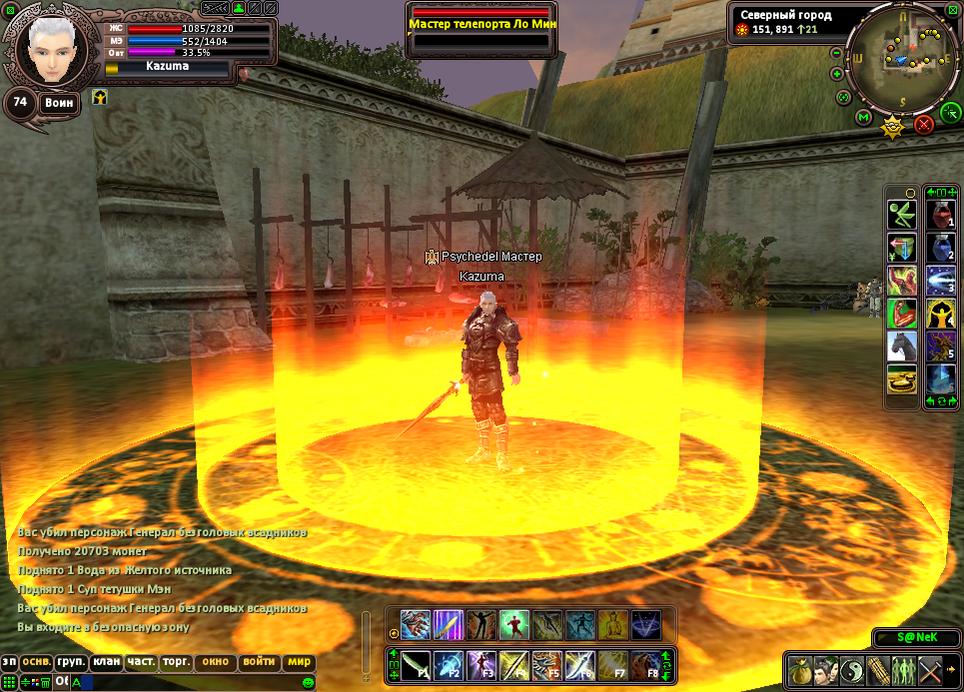Image resolution: width=964 pixels, height=692 pixels.
Task: Use the blue mana potion slot
Action: click(940, 247)
